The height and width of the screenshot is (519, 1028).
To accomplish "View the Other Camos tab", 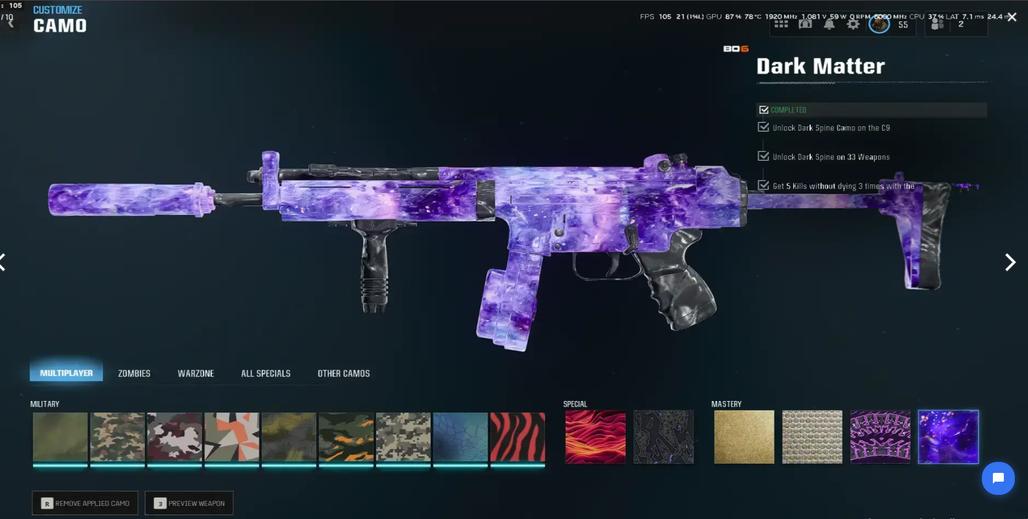I will [x=343, y=373].
